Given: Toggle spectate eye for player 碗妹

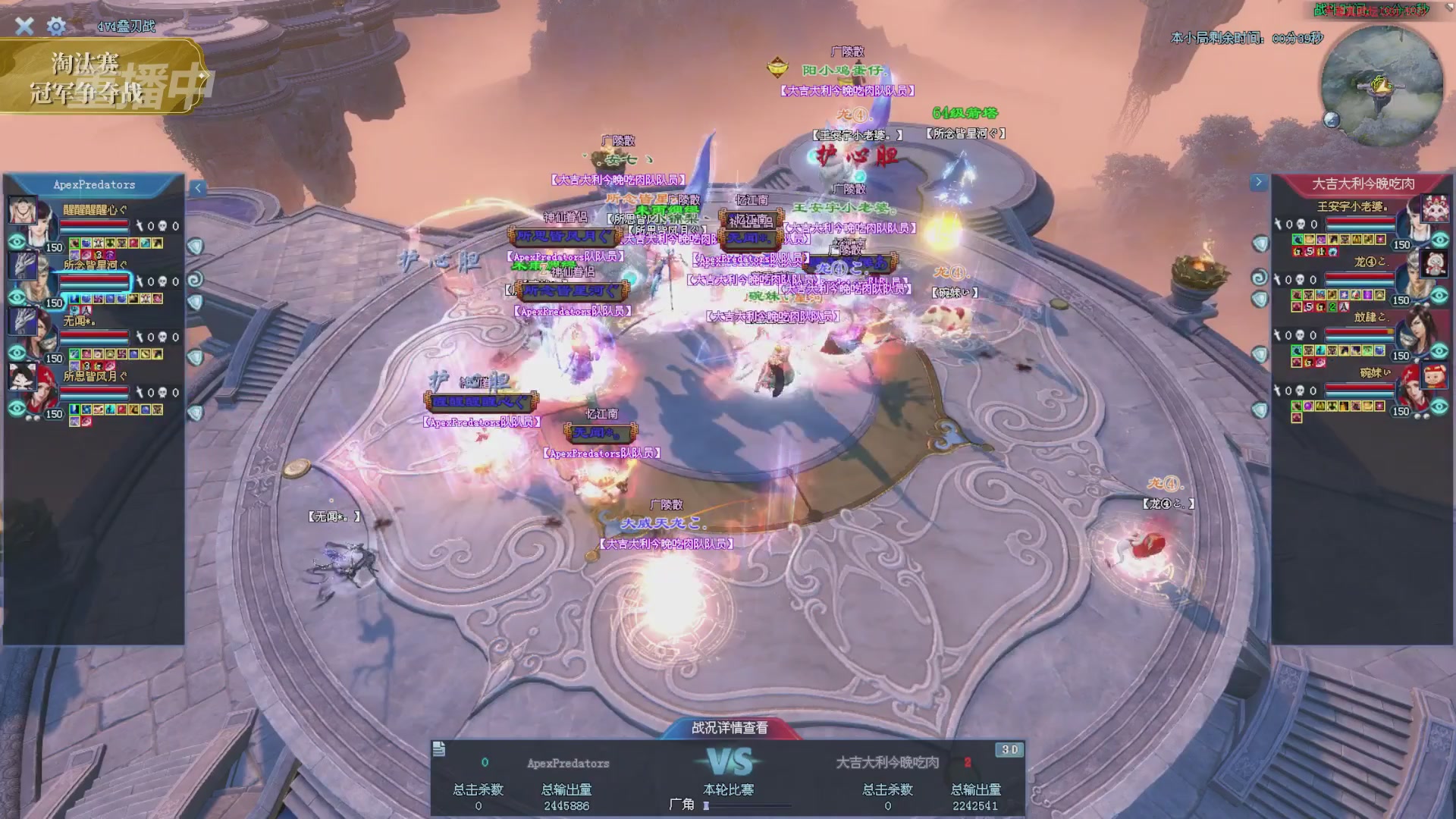Looking at the screenshot, I should point(1439,406).
